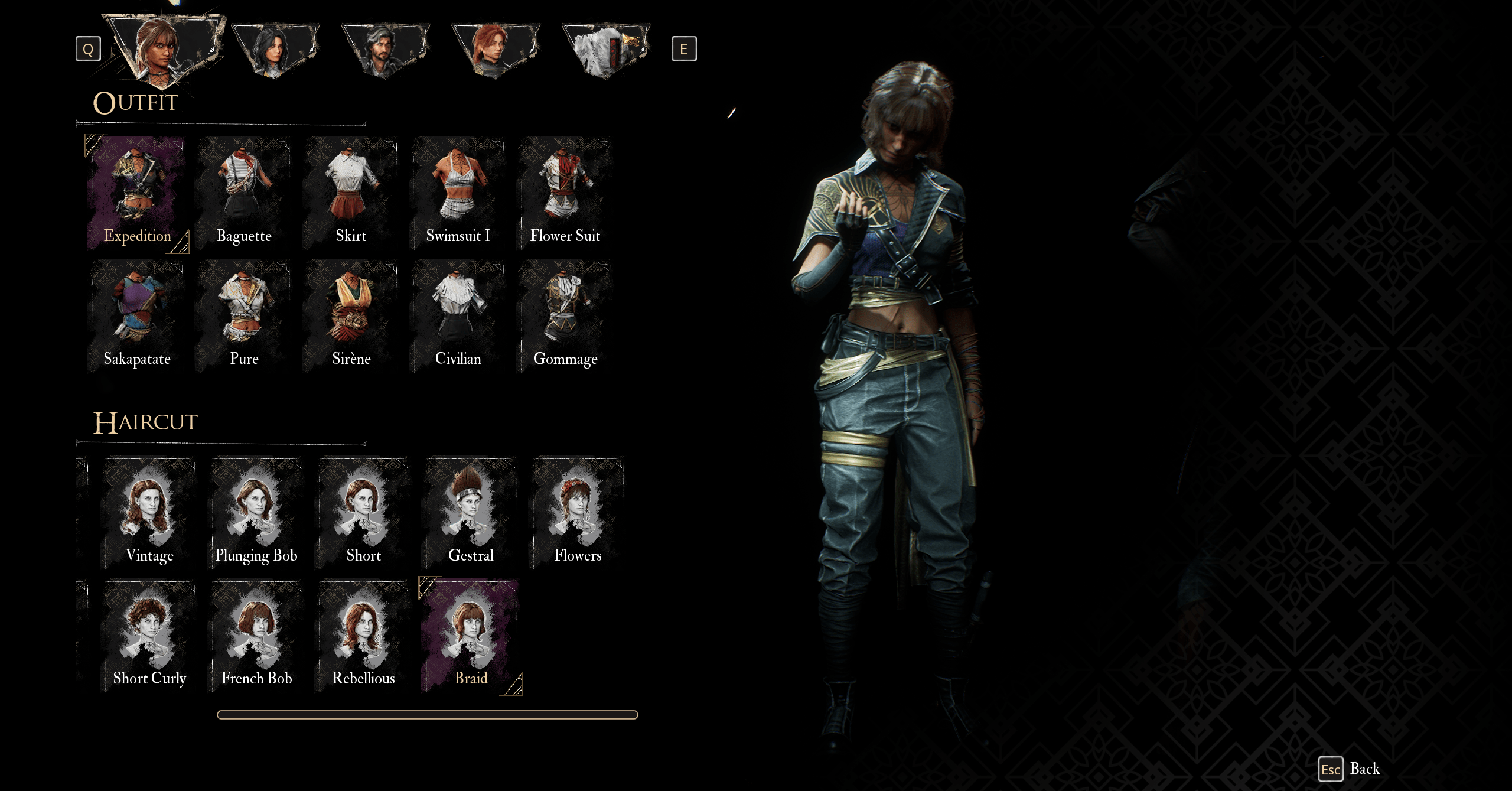Screen dimensions: 1512x791
Task: Pick the Flower Suit outfit
Action: tap(565, 193)
